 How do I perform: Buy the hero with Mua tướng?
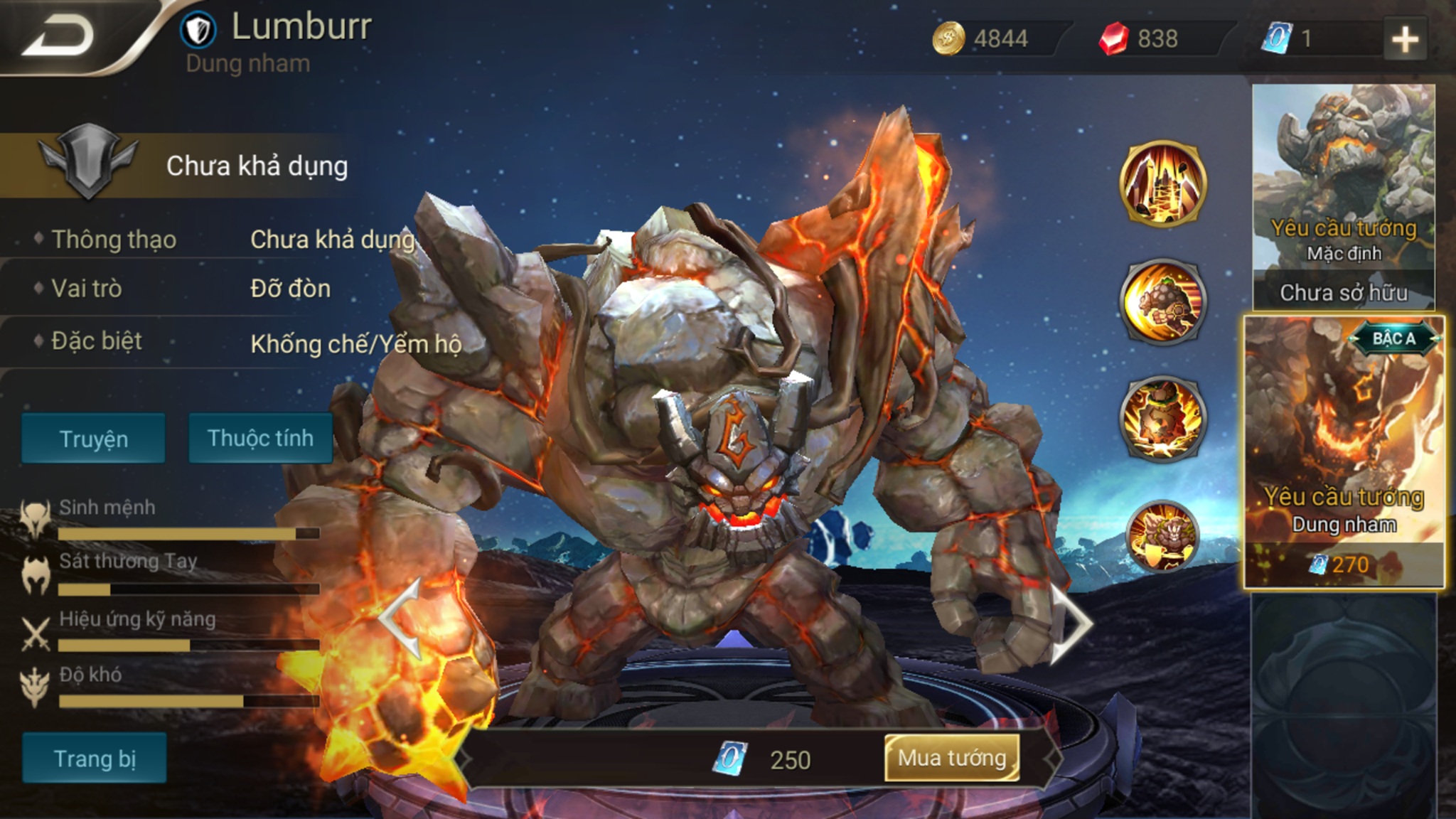coord(952,758)
